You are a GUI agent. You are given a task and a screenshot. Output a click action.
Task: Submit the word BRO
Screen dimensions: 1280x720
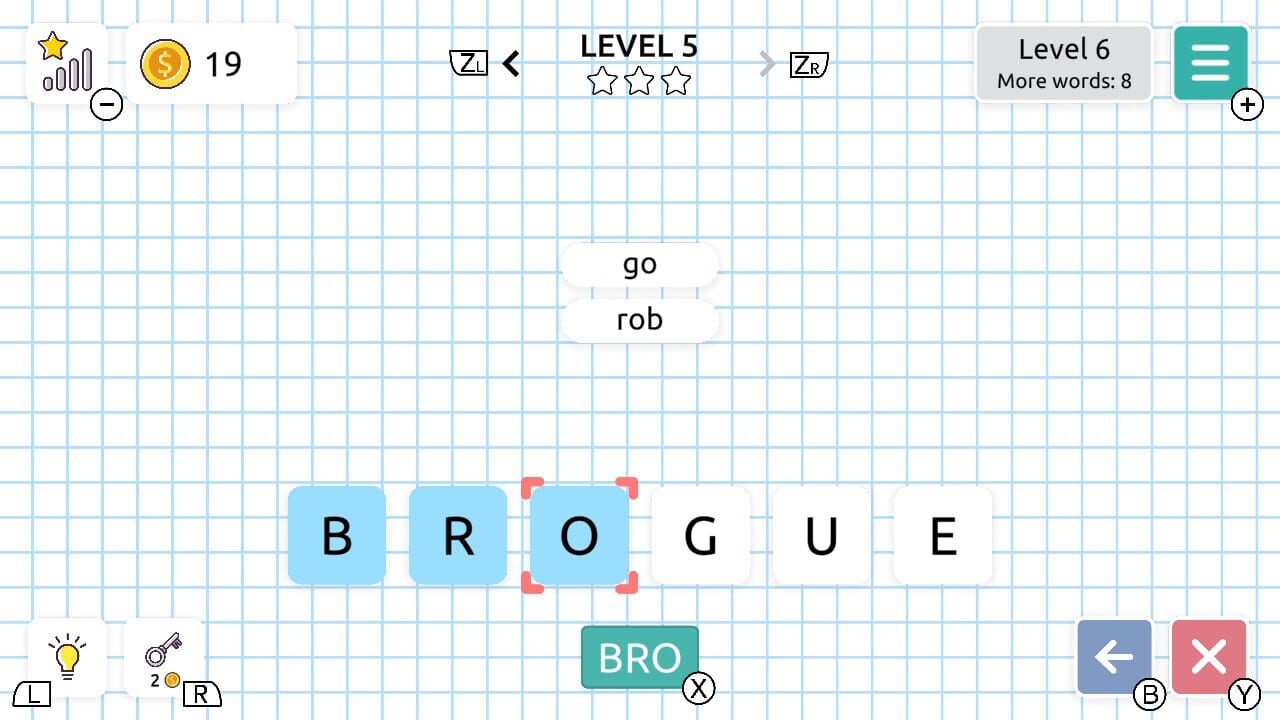(x=639, y=657)
